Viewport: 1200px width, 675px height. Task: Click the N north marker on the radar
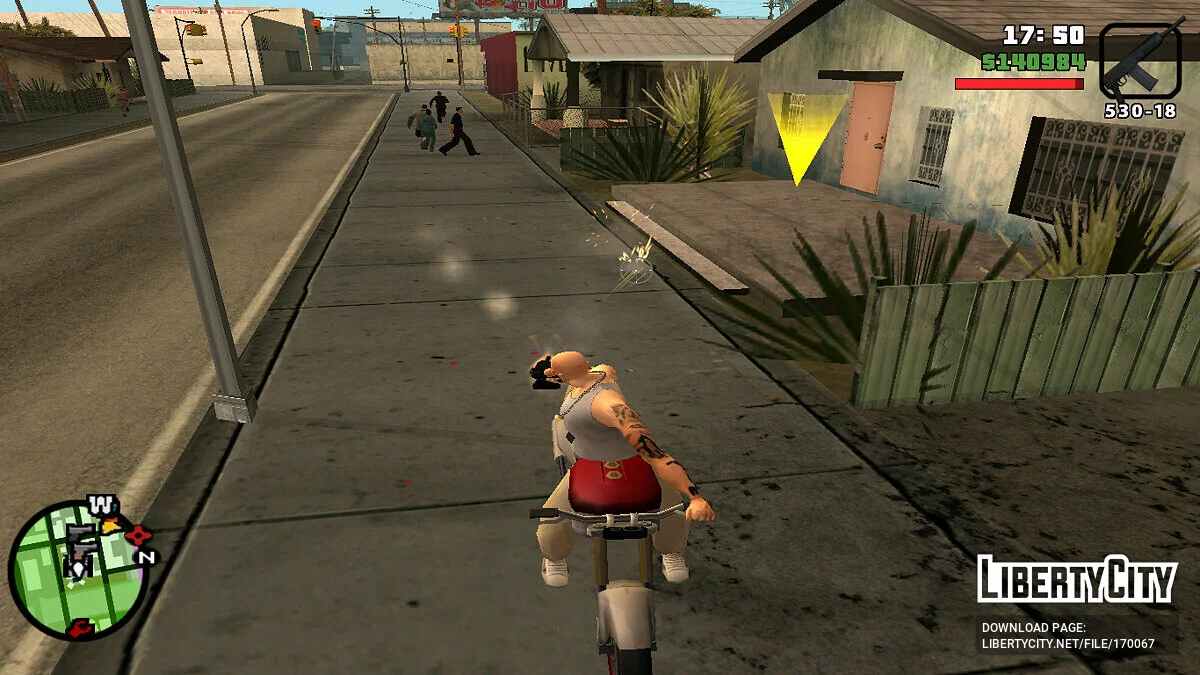point(147,557)
